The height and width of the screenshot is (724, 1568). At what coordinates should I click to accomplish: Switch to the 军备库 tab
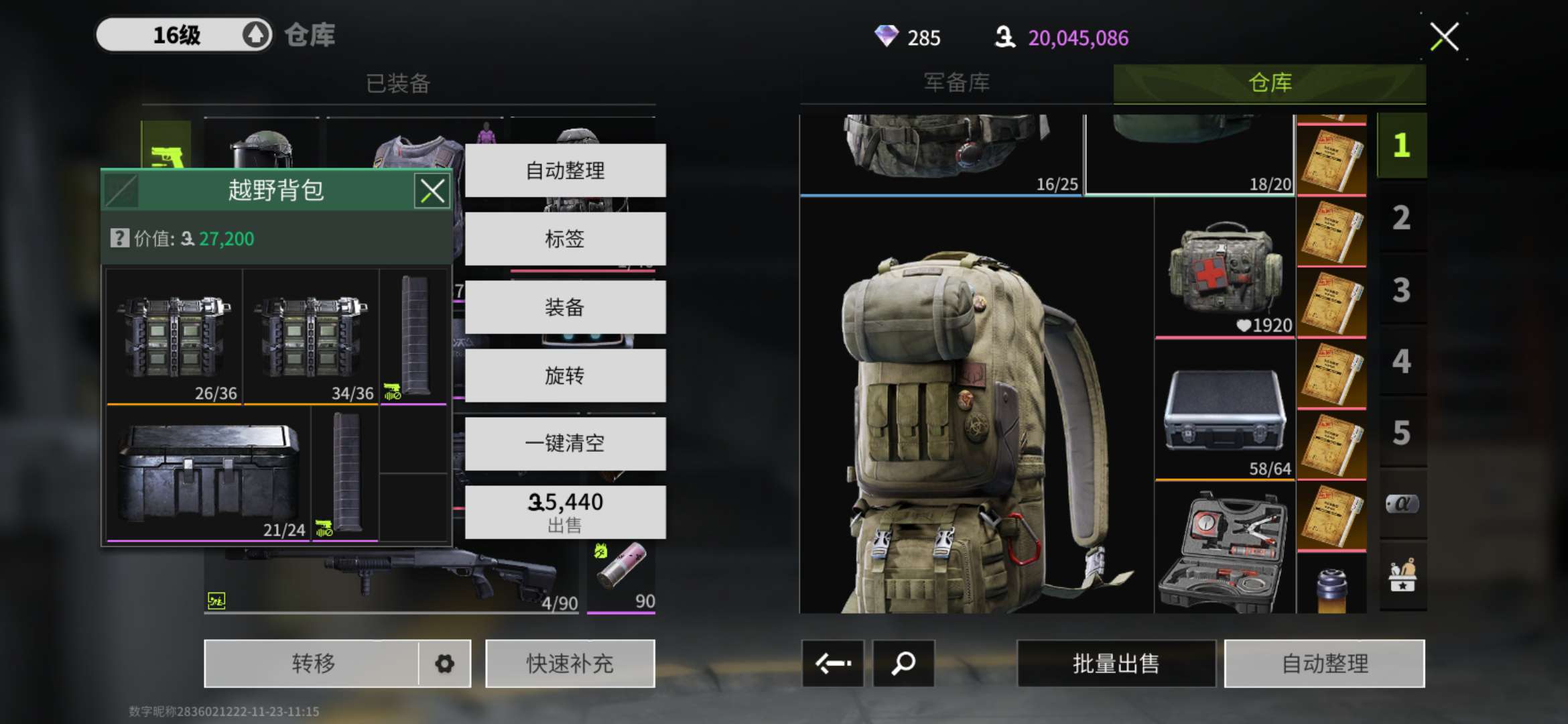pos(956,83)
